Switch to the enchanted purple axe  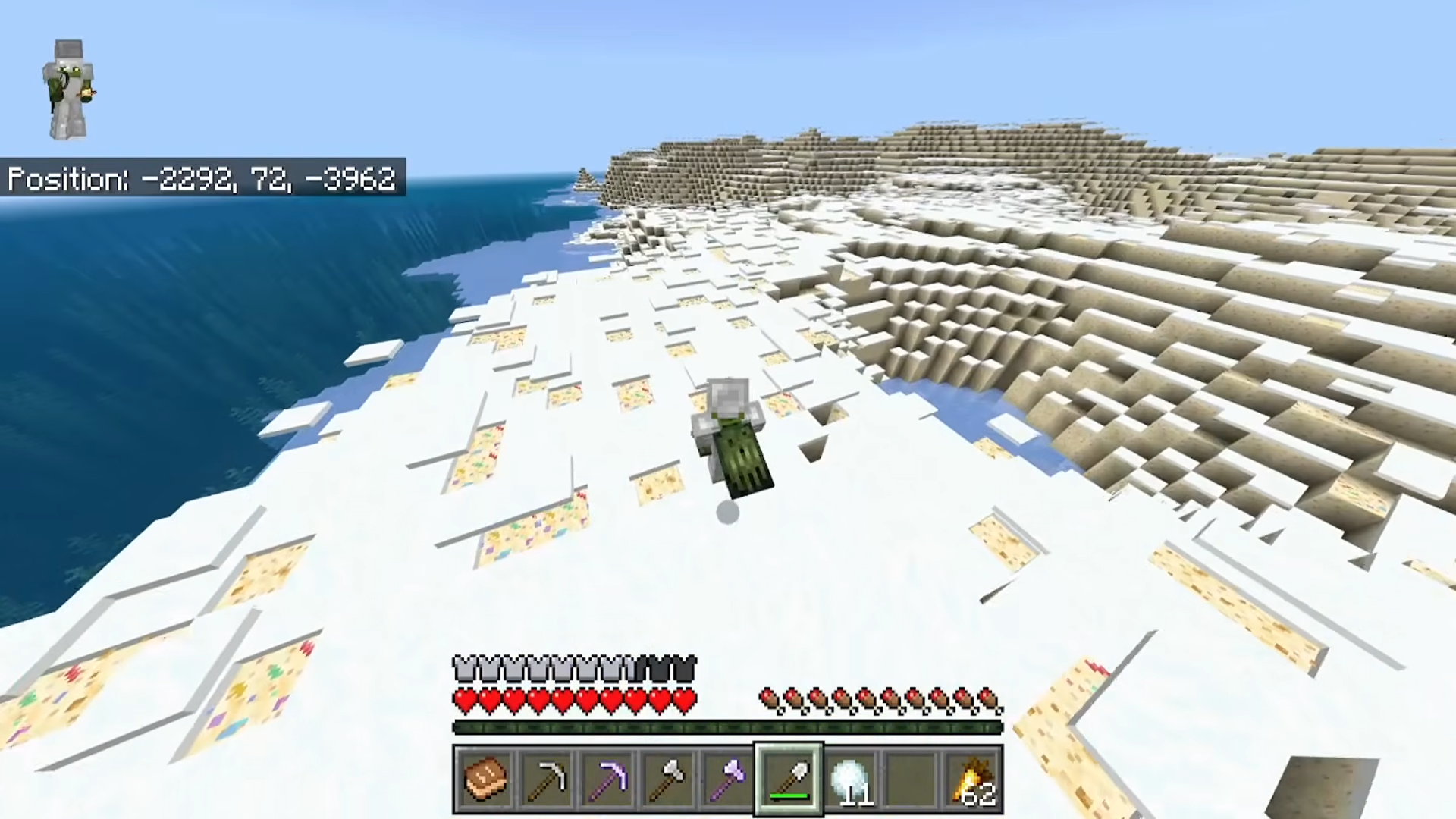[728, 779]
